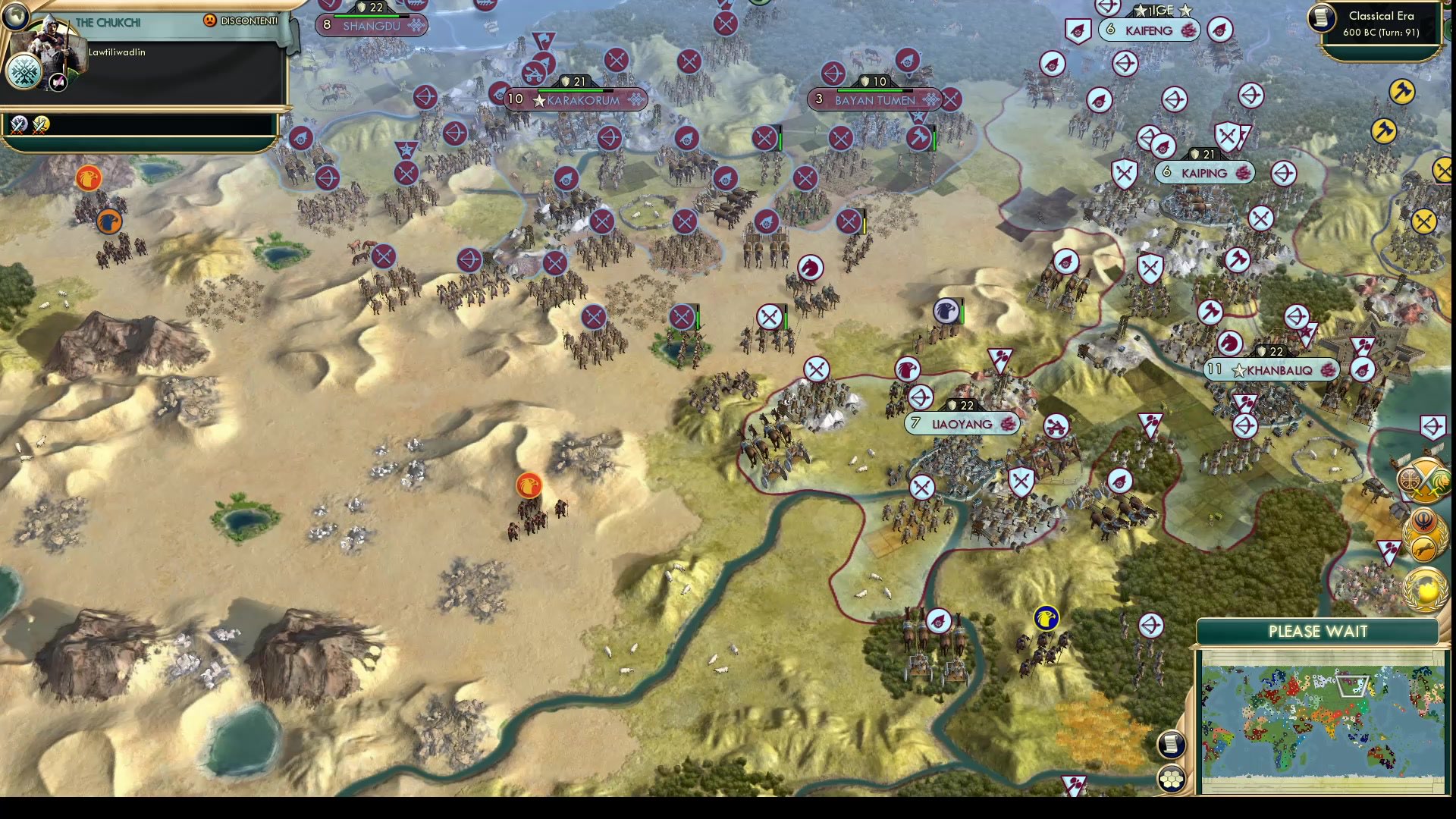Click the globe icon on the diplomacy panel

(14, 15)
